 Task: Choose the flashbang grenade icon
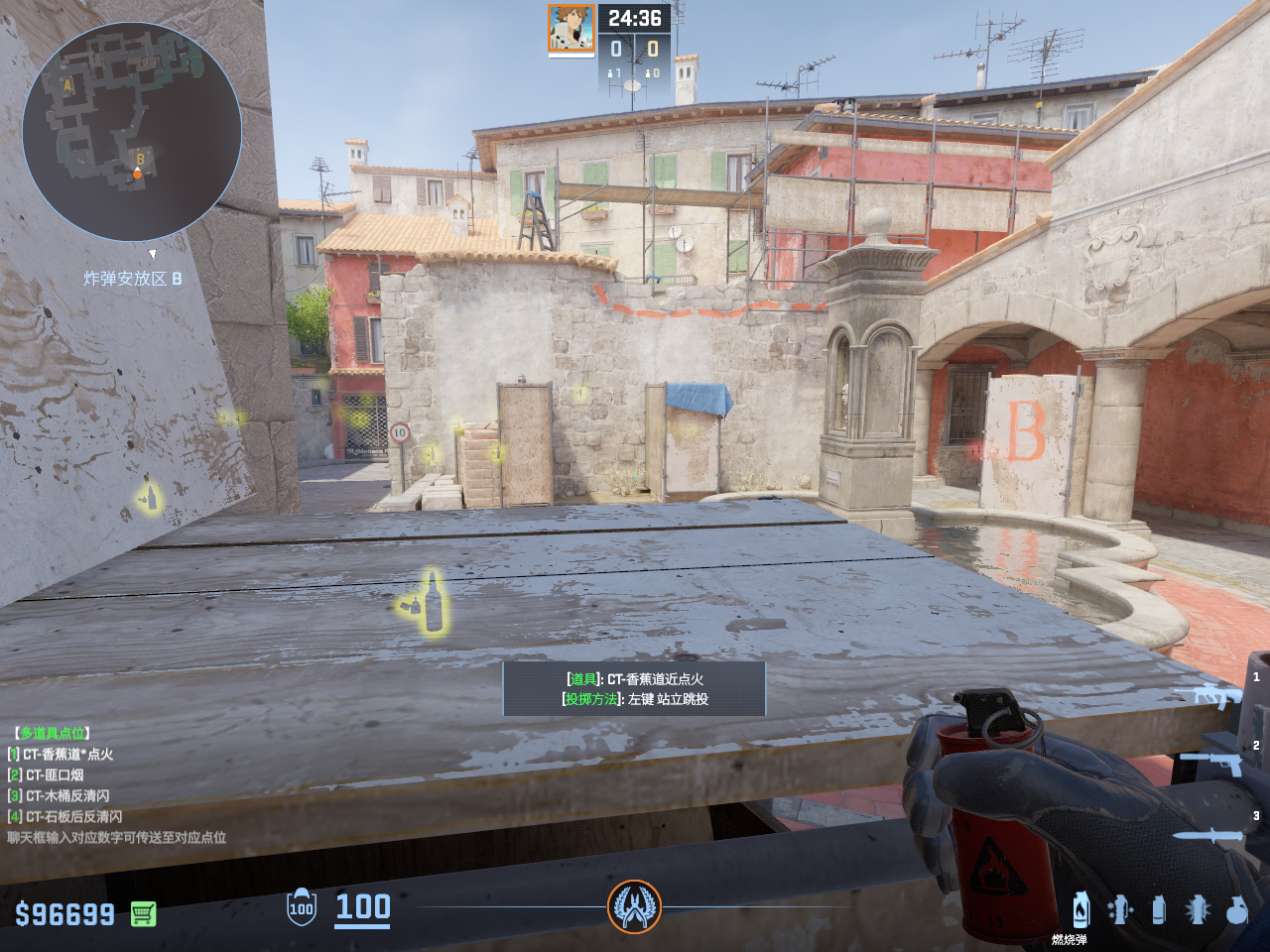point(1198,909)
